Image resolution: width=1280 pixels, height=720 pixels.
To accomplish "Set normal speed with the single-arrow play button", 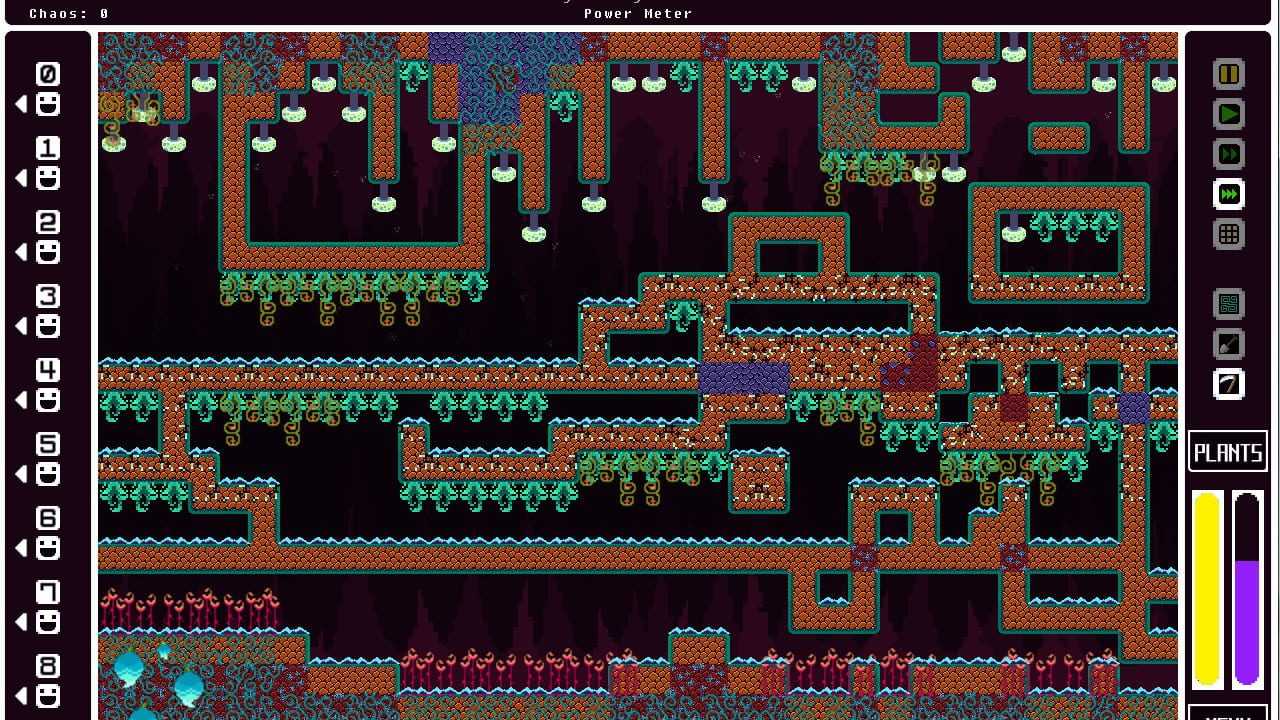I will pos(1229,115).
